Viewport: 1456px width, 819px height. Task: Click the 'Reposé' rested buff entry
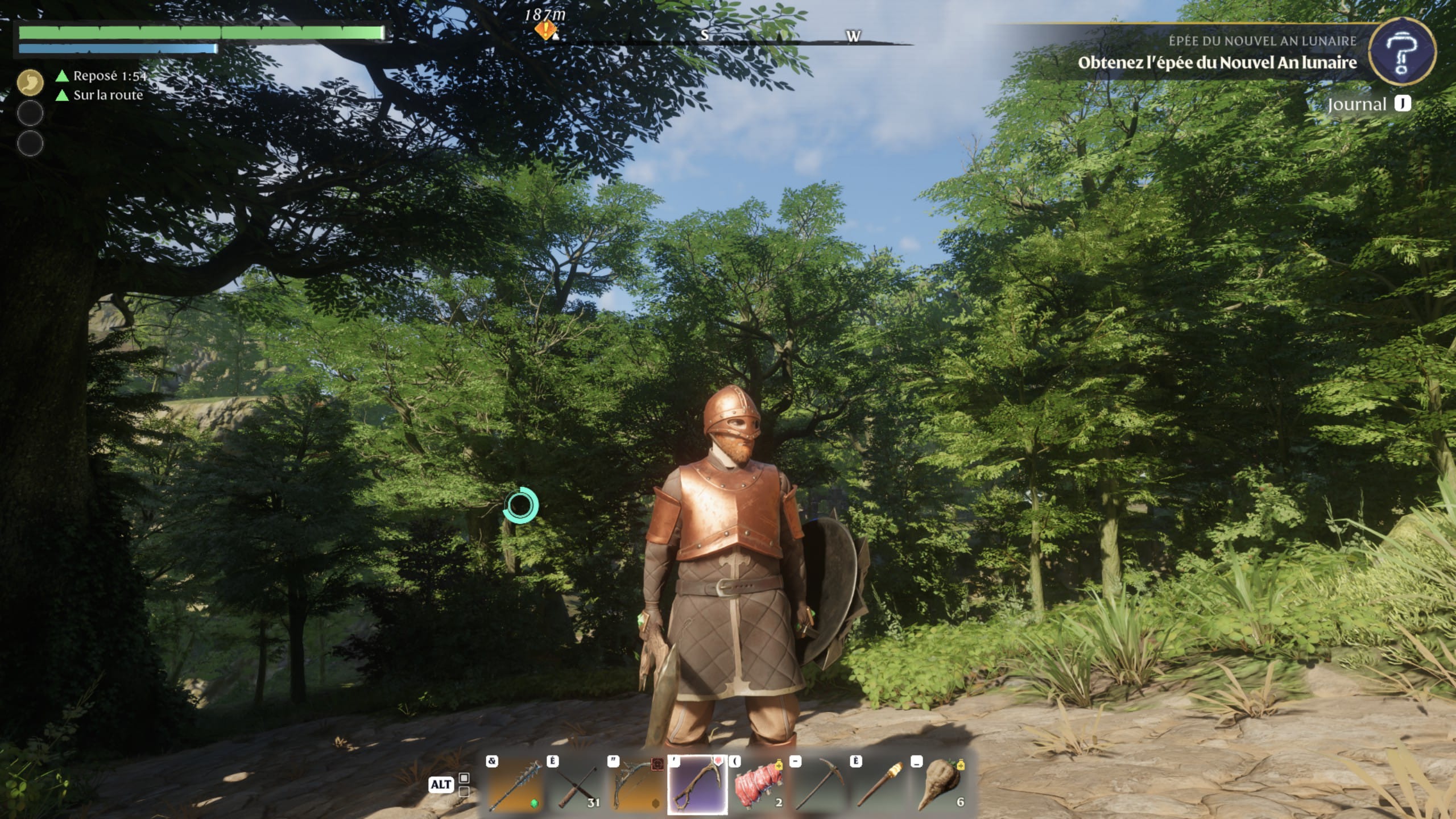[x=102, y=76]
